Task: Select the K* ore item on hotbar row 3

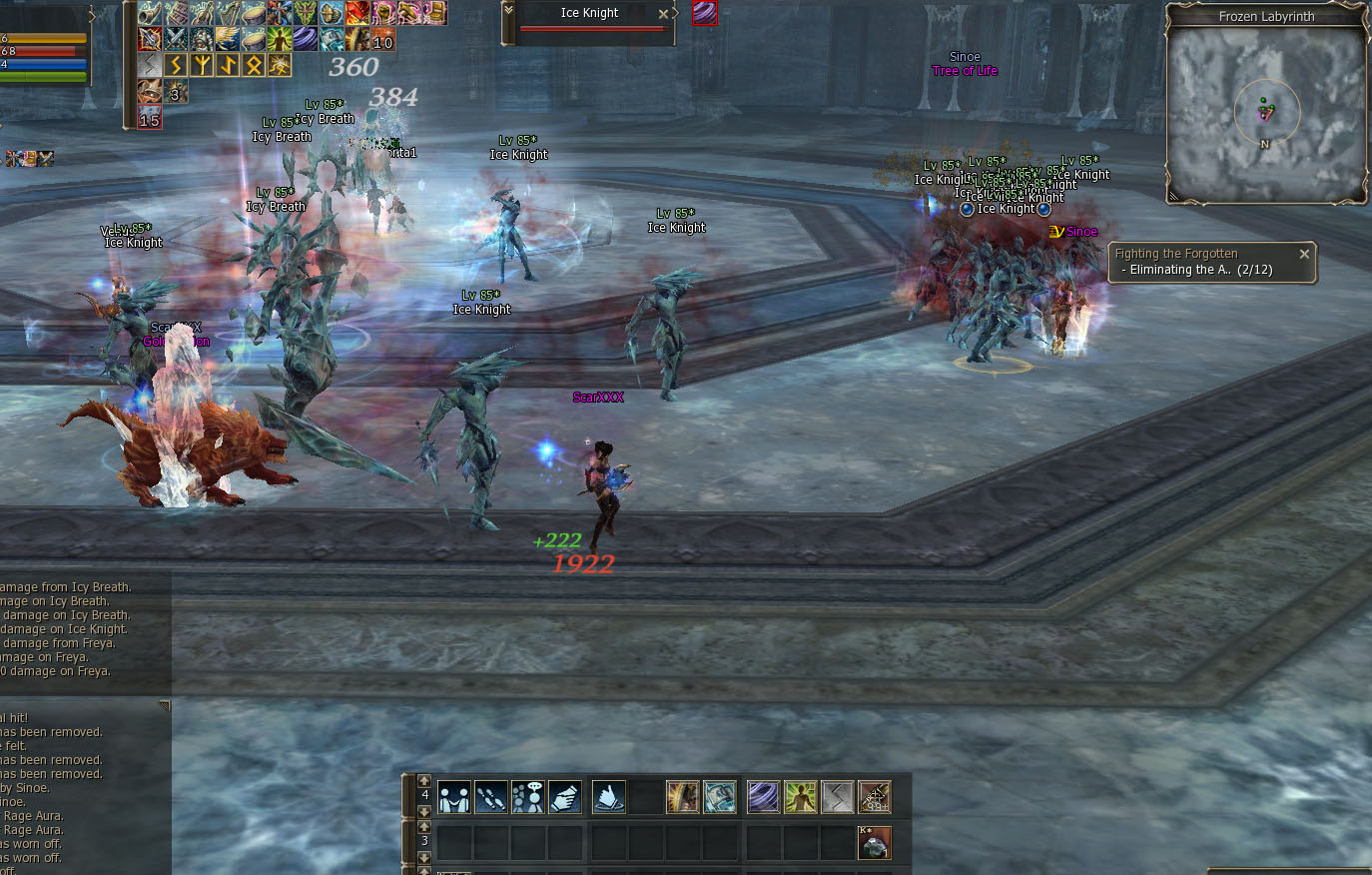Action: (875, 841)
